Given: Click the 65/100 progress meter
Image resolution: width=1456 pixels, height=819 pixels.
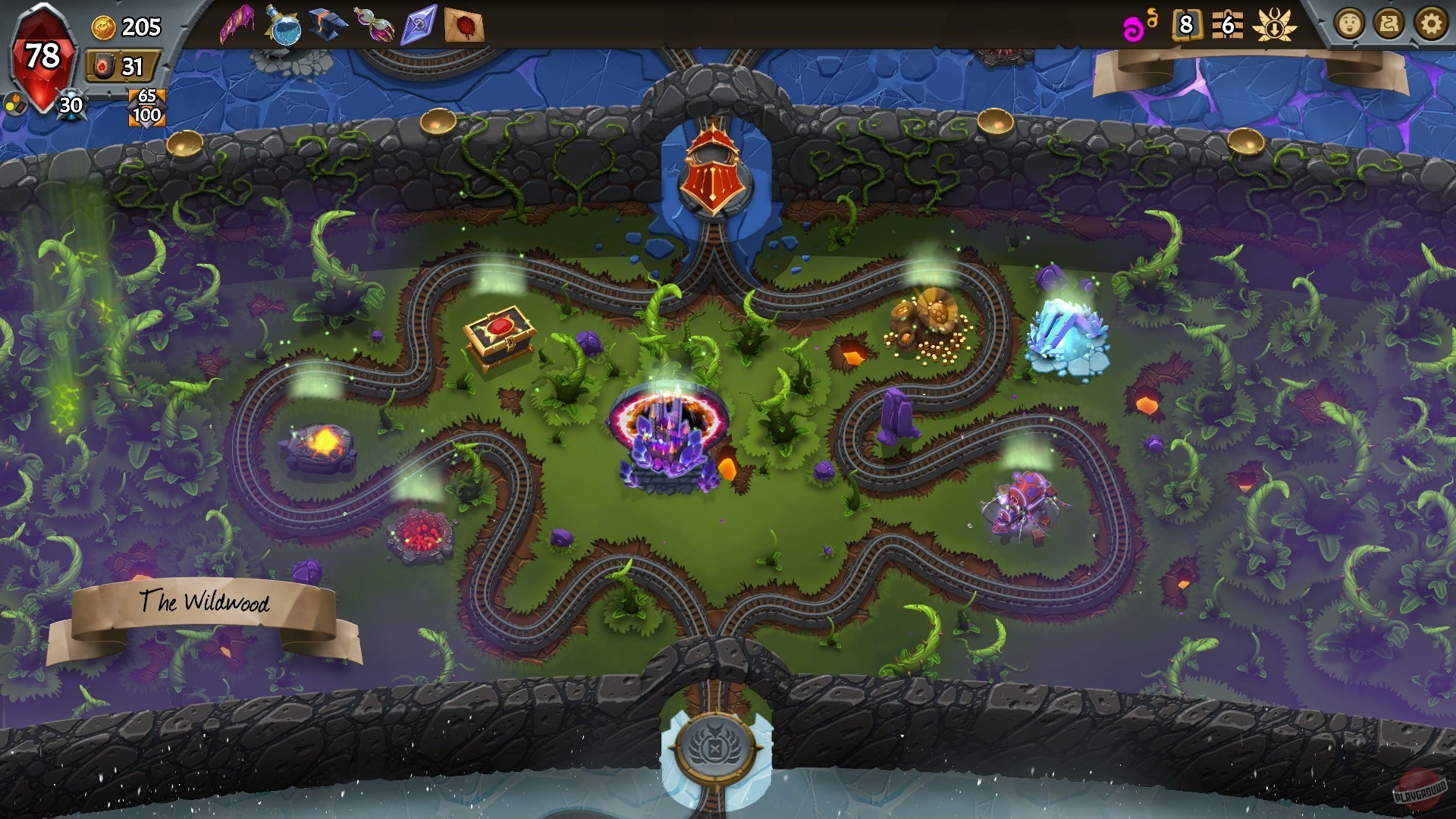Looking at the screenshot, I should click(x=149, y=106).
